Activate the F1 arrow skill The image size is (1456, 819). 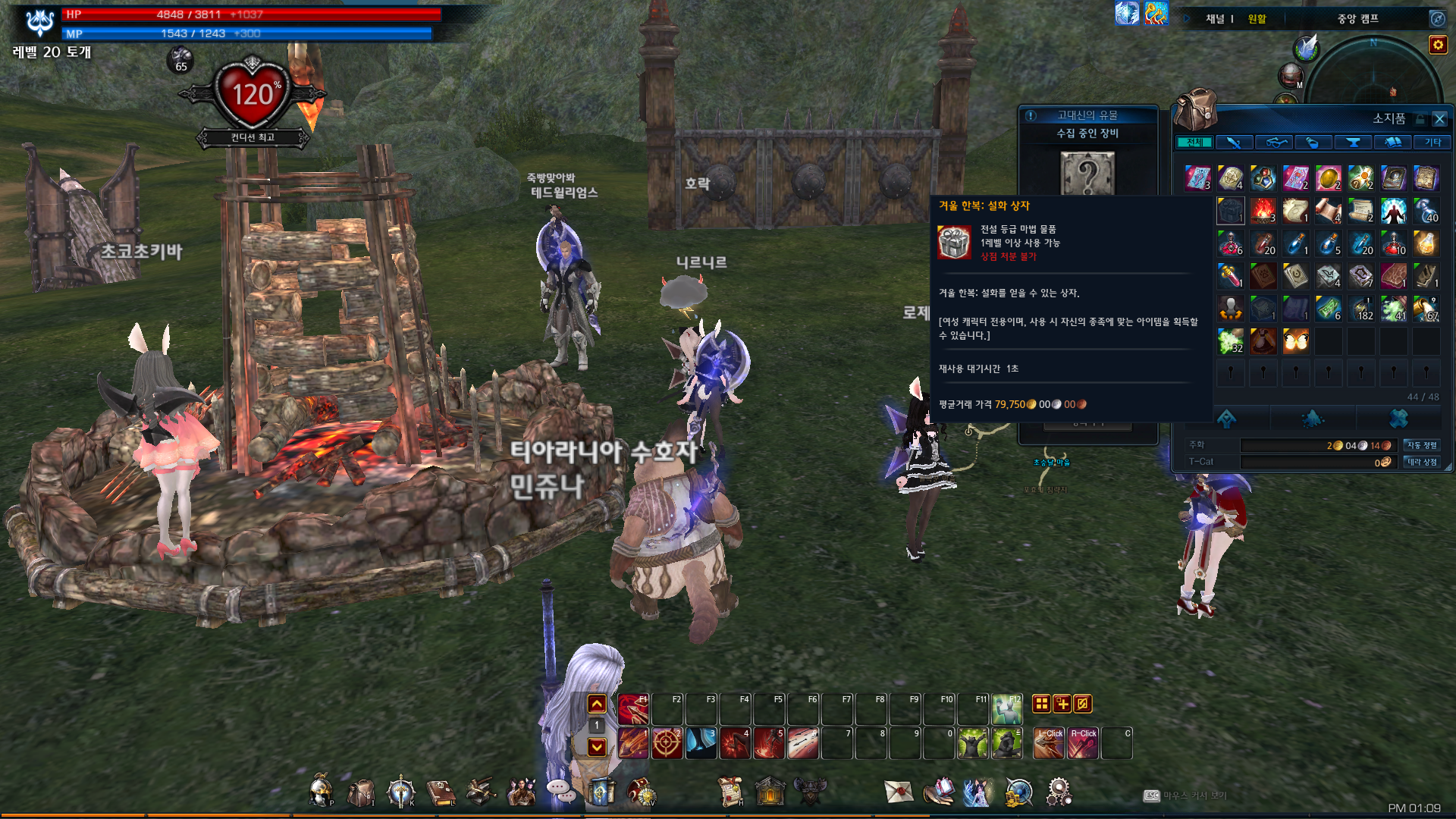pyautogui.click(x=633, y=710)
